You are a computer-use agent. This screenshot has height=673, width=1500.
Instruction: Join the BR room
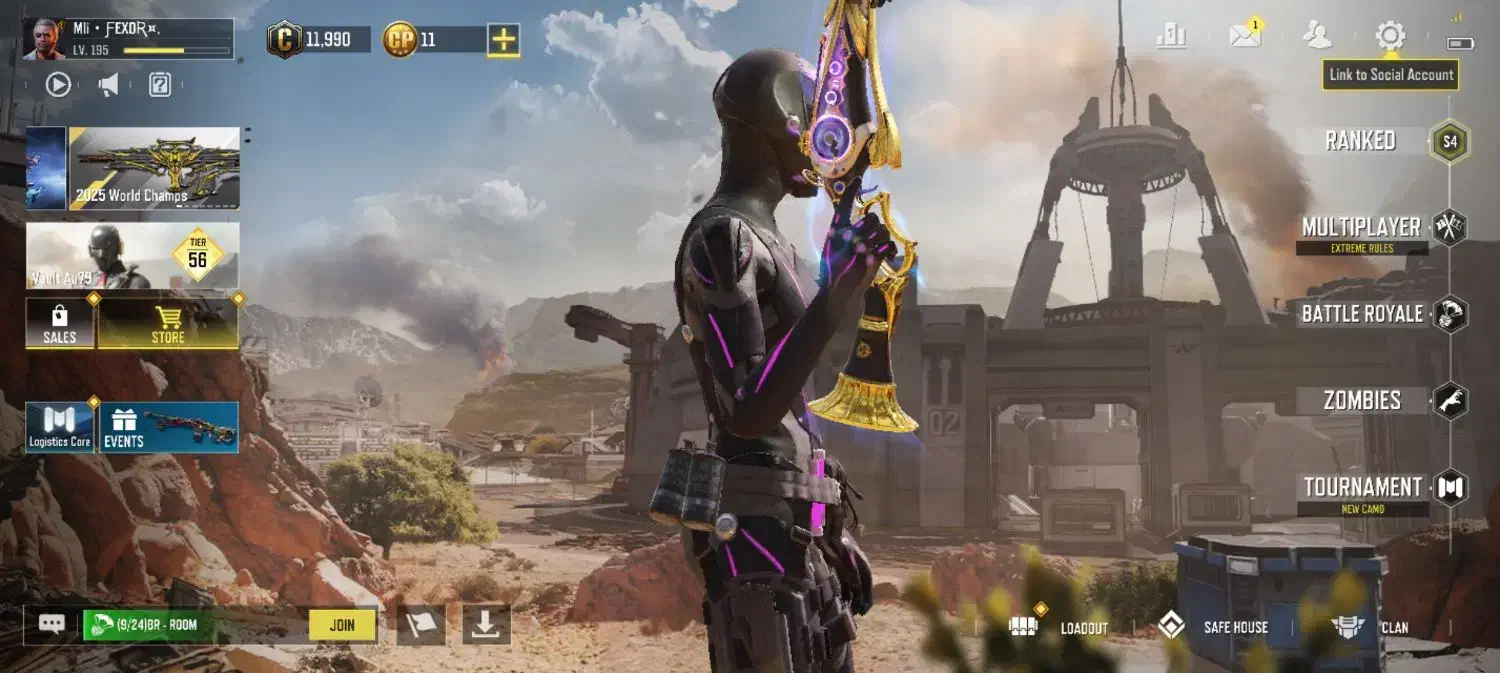click(342, 625)
